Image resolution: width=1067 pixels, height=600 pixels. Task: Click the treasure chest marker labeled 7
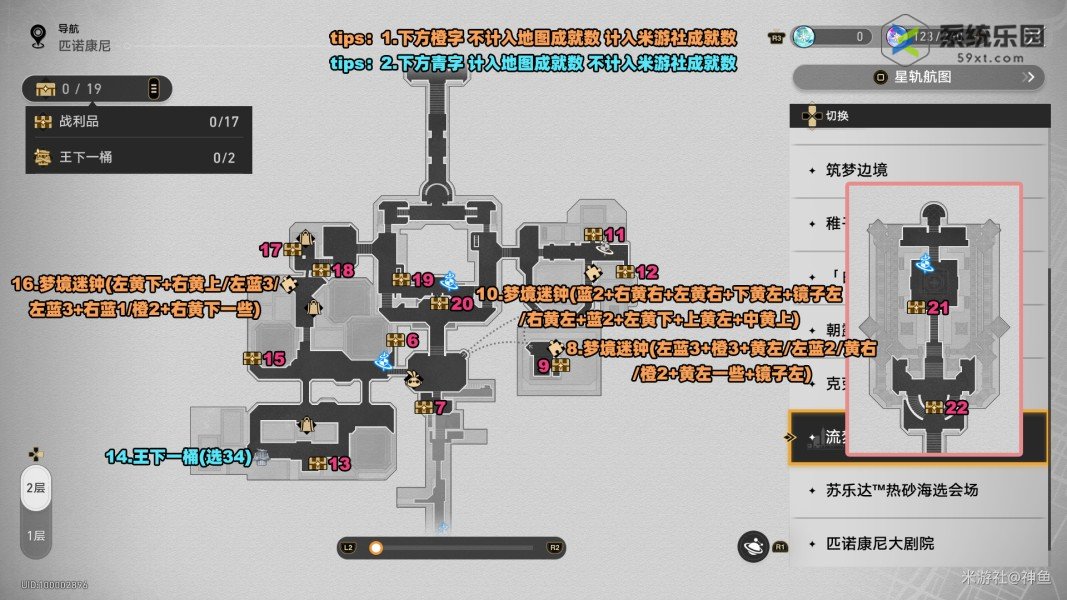pos(423,408)
